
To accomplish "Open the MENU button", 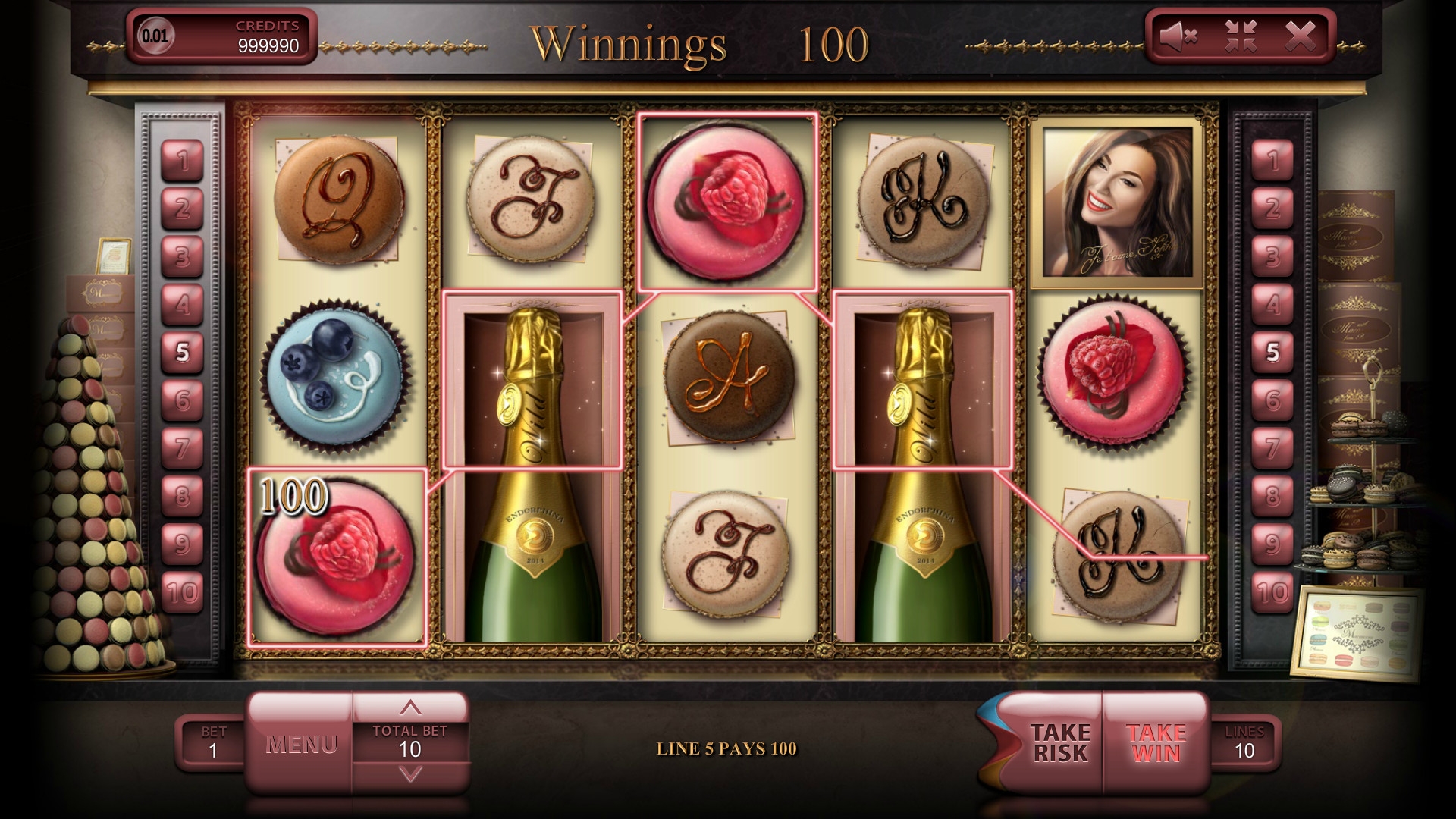I will click(x=301, y=744).
